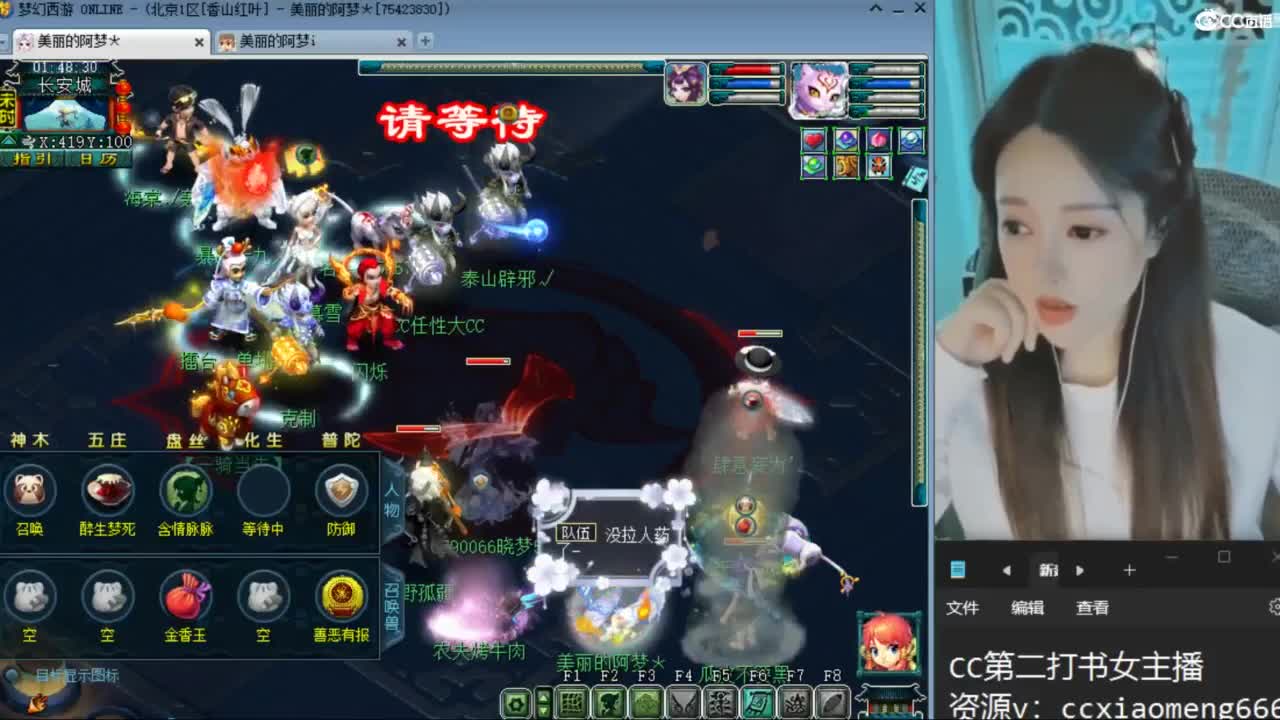Use the 金香王 red pouch item icon
1280x720 pixels.
pyautogui.click(x=185, y=598)
